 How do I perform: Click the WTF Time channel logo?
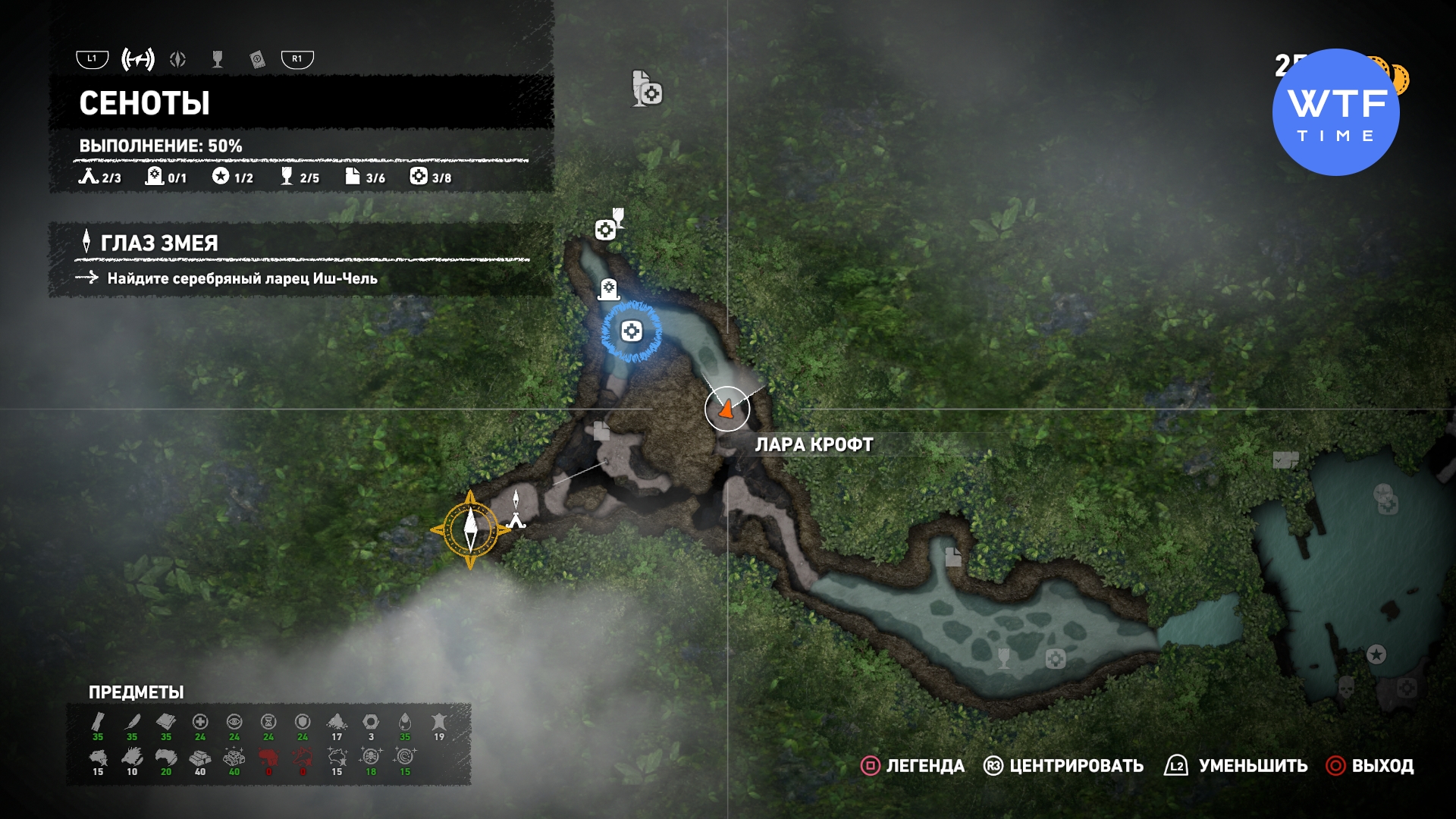pyautogui.click(x=1336, y=112)
